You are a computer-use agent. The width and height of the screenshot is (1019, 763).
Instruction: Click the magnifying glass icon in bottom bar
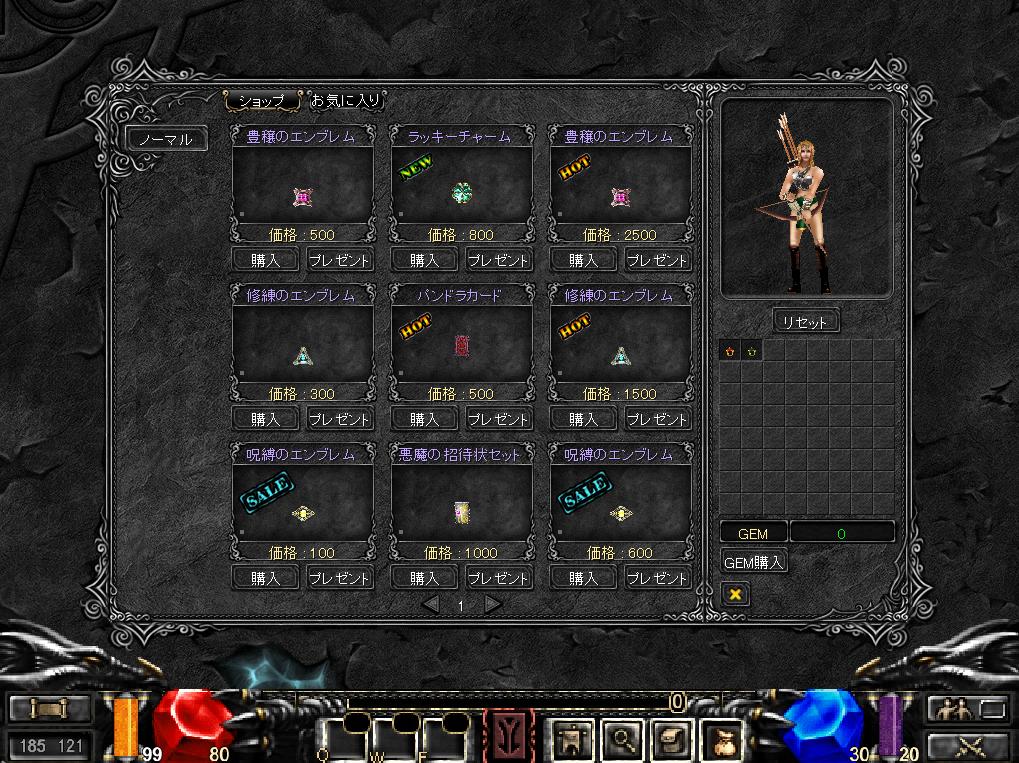[624, 741]
